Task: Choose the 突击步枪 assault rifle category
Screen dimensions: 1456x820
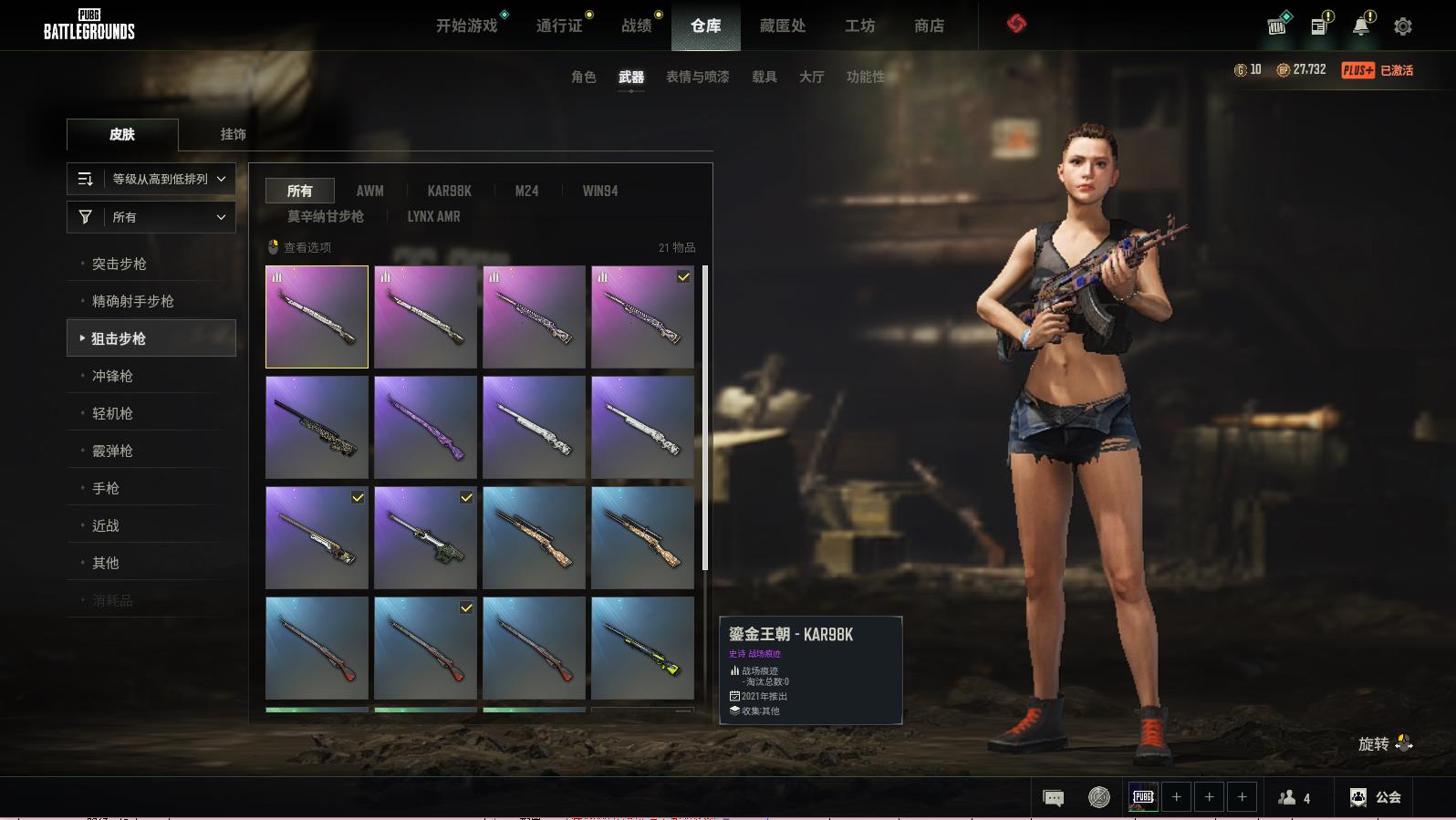Action: [x=120, y=264]
